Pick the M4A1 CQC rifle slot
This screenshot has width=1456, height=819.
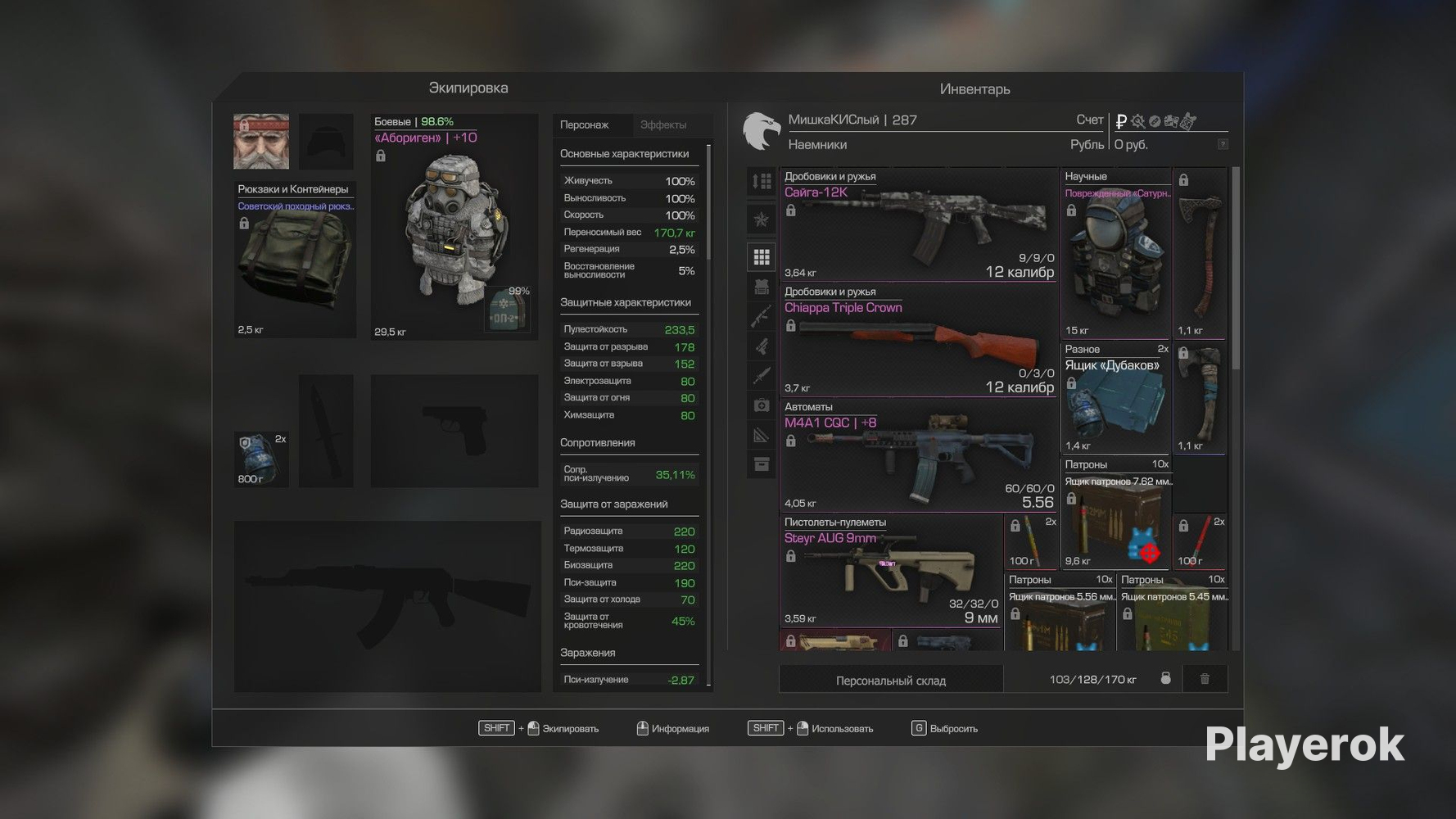click(918, 455)
